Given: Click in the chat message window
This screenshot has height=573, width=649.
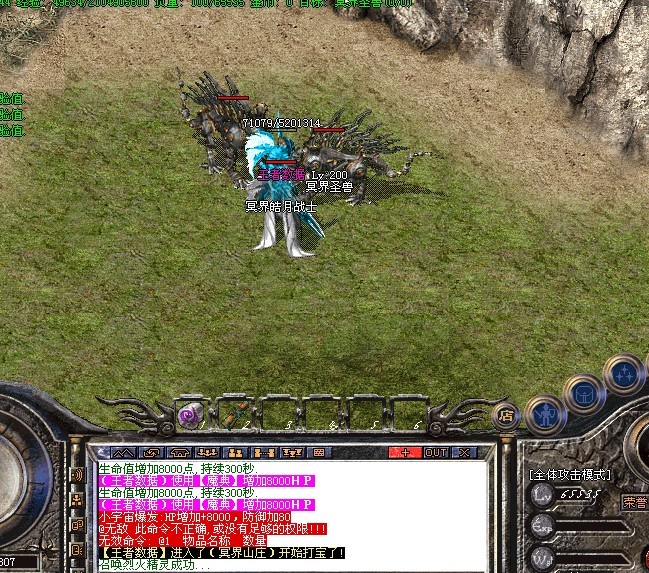Looking at the screenshot, I should 290,515.
